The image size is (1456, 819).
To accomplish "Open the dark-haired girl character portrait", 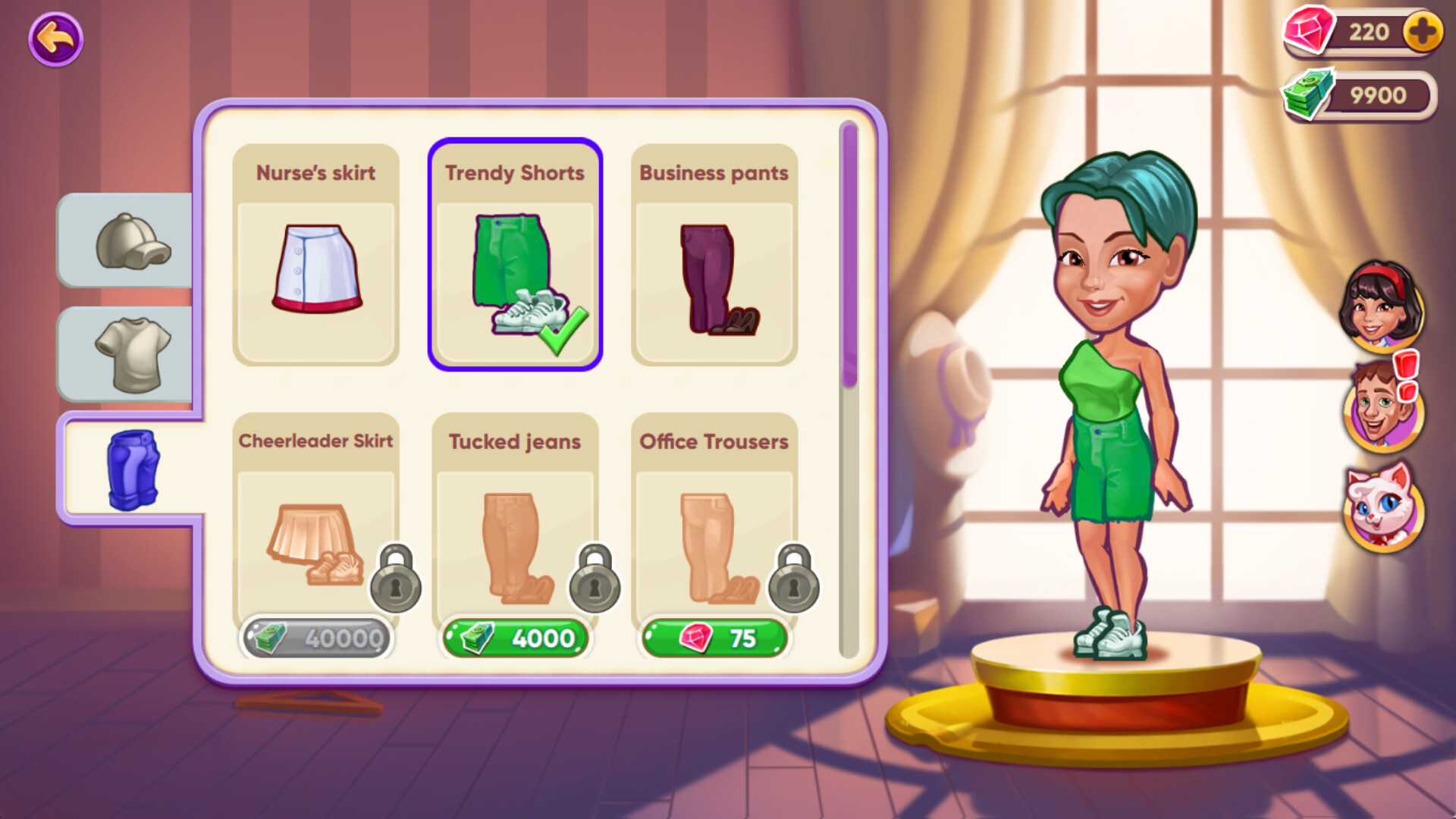I will click(x=1382, y=303).
